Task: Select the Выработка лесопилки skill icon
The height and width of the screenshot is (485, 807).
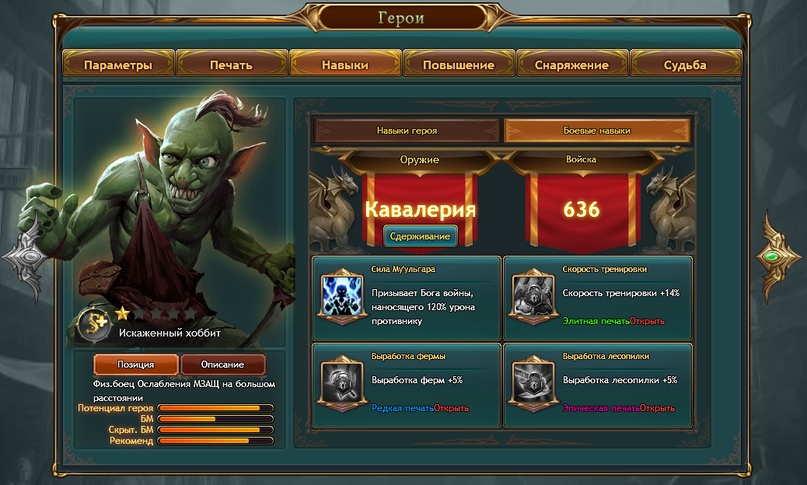Action: pyautogui.click(x=531, y=381)
